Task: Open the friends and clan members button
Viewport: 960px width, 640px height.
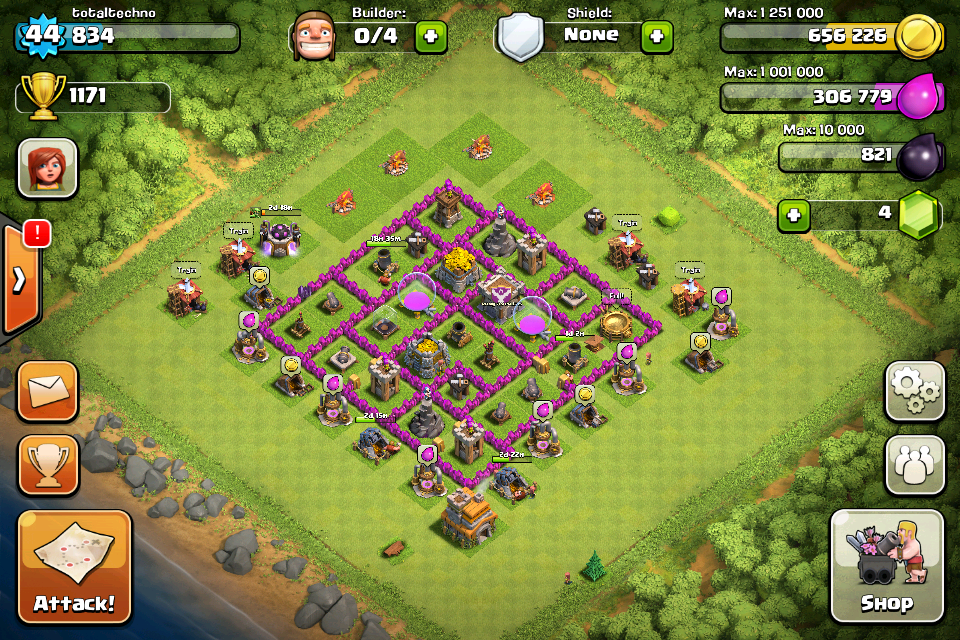Action: coord(914,465)
